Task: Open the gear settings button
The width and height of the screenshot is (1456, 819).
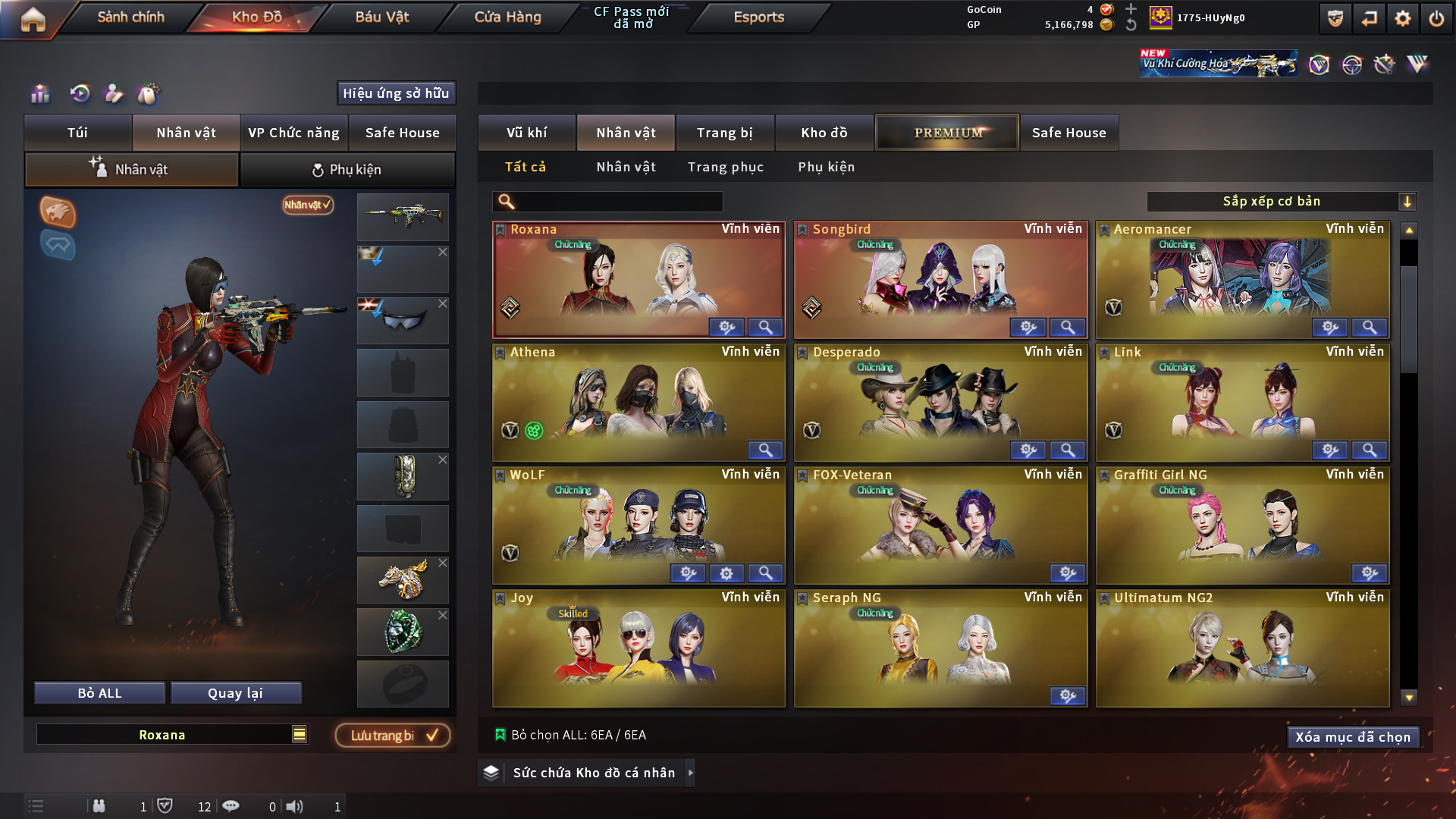Action: [x=1402, y=18]
